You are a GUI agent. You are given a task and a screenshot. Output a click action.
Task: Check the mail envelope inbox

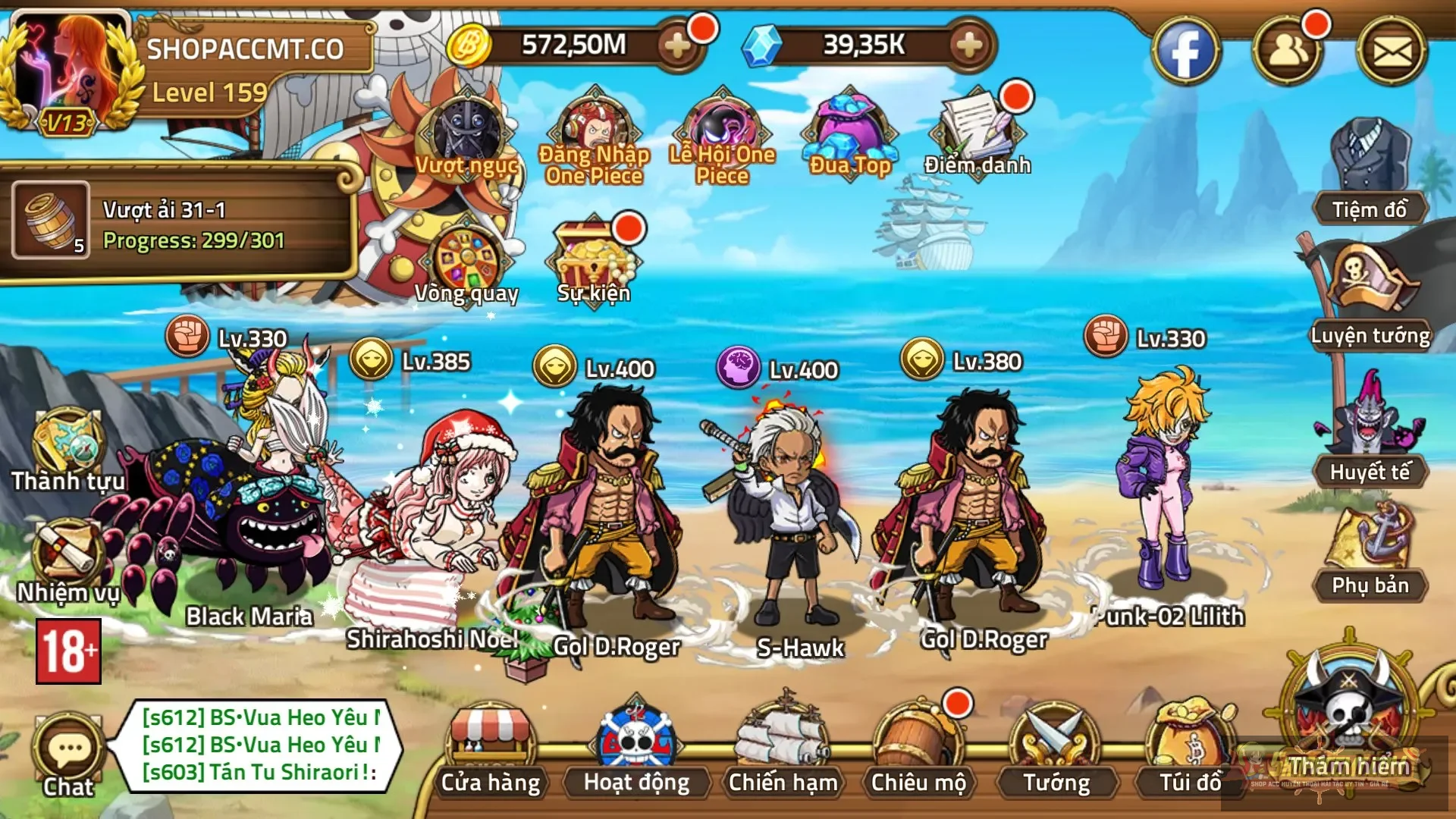pyautogui.click(x=1392, y=52)
